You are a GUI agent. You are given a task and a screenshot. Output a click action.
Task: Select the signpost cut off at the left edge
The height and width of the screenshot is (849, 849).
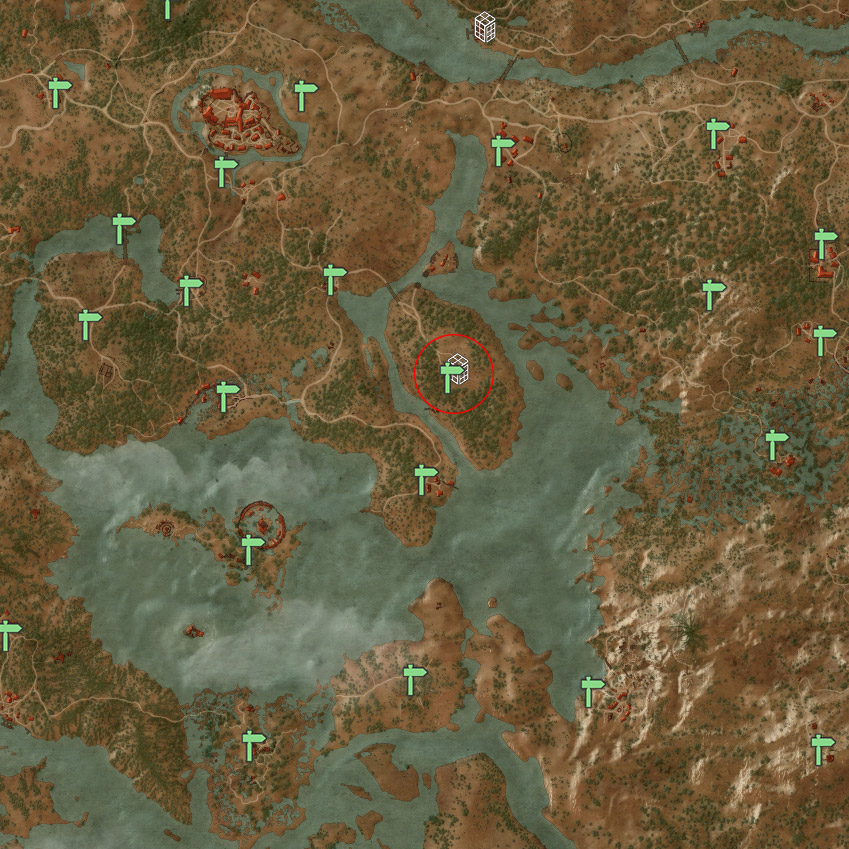(x=8, y=635)
